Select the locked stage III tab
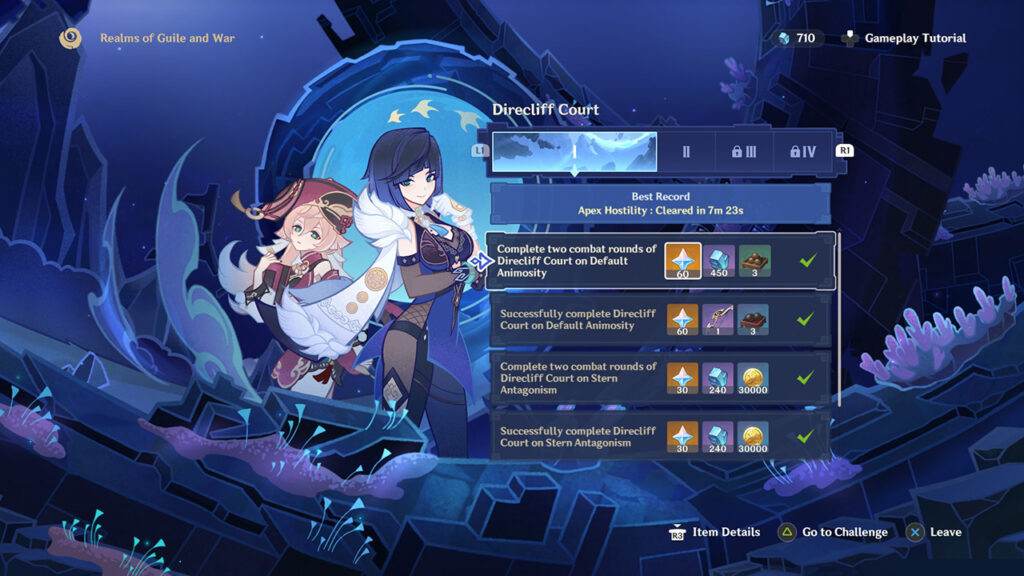This screenshot has width=1024, height=576. pos(744,151)
